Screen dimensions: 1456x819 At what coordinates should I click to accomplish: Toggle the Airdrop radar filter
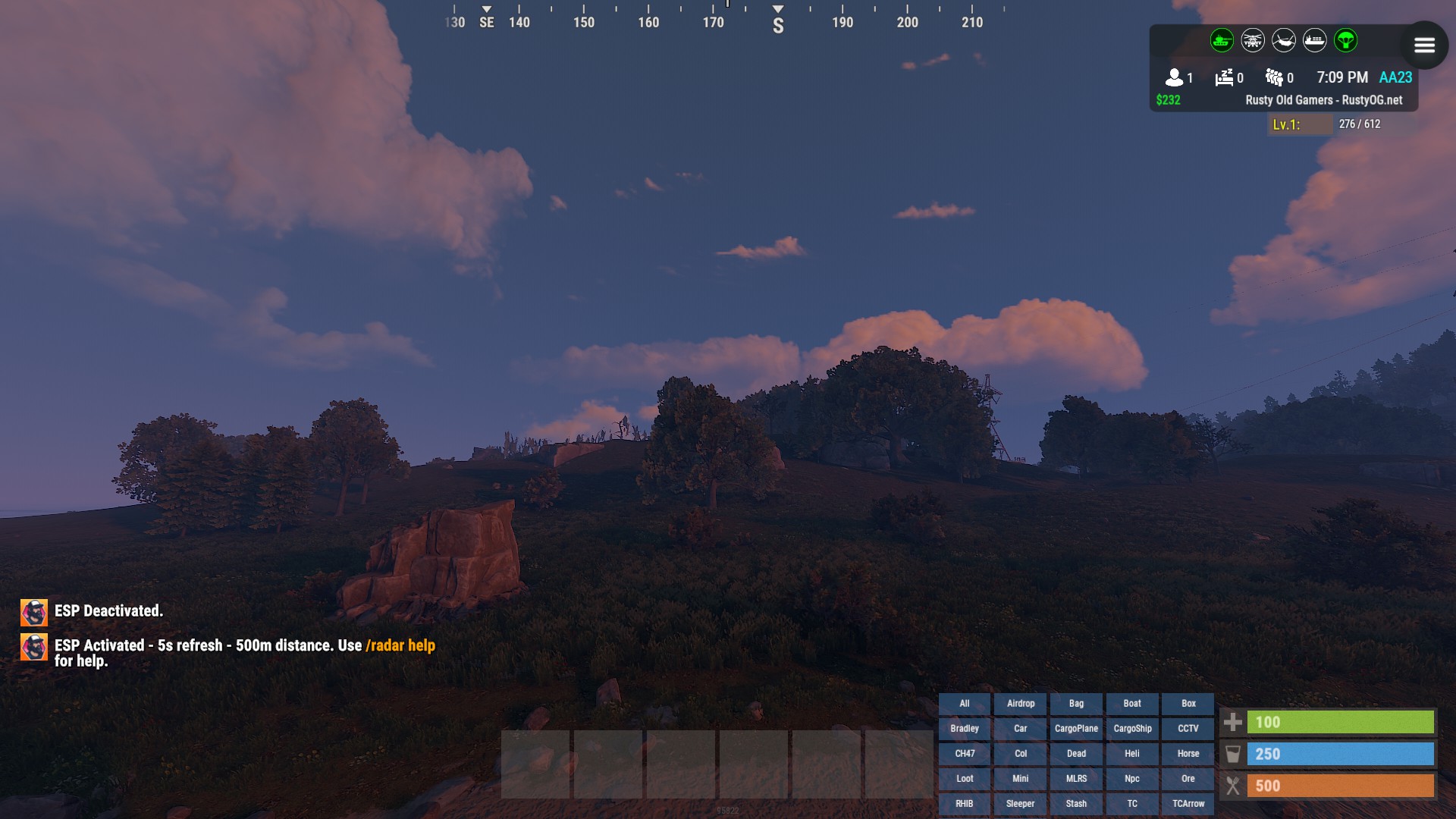pos(1020,704)
